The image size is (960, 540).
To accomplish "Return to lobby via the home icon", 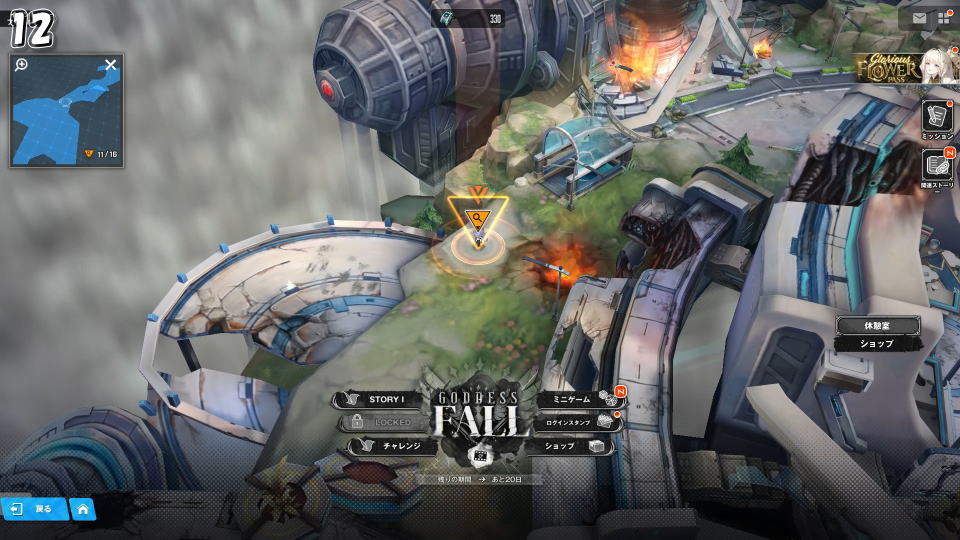I will click(82, 509).
